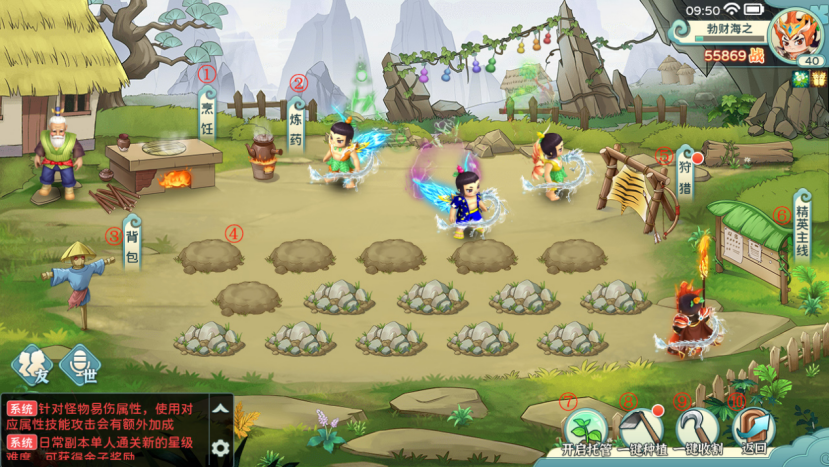Image resolution: width=830 pixels, height=467 pixels.
Task: Open chat settings gear icon
Action: pyautogui.click(x=221, y=447)
